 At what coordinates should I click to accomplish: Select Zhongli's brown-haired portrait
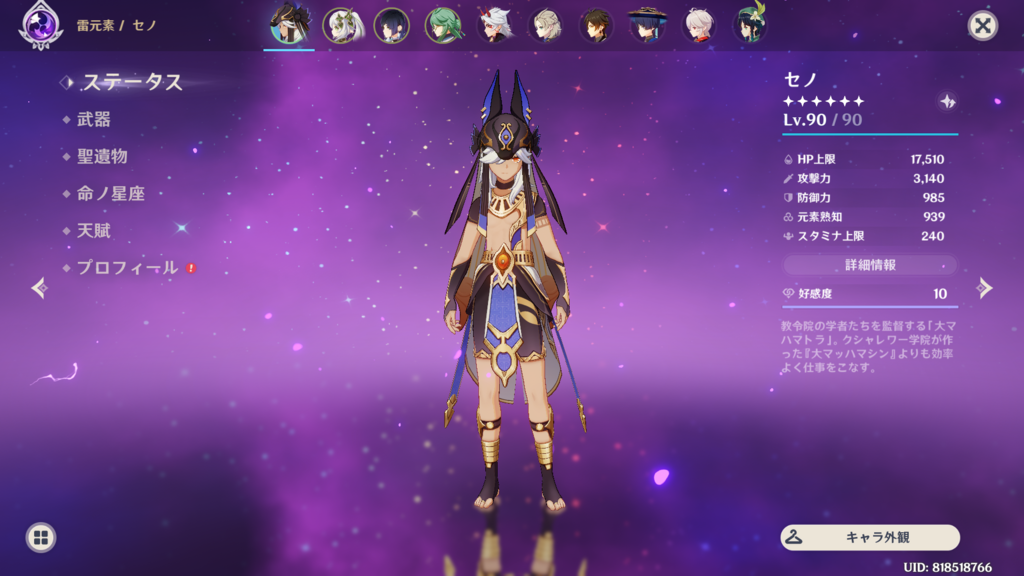597,25
